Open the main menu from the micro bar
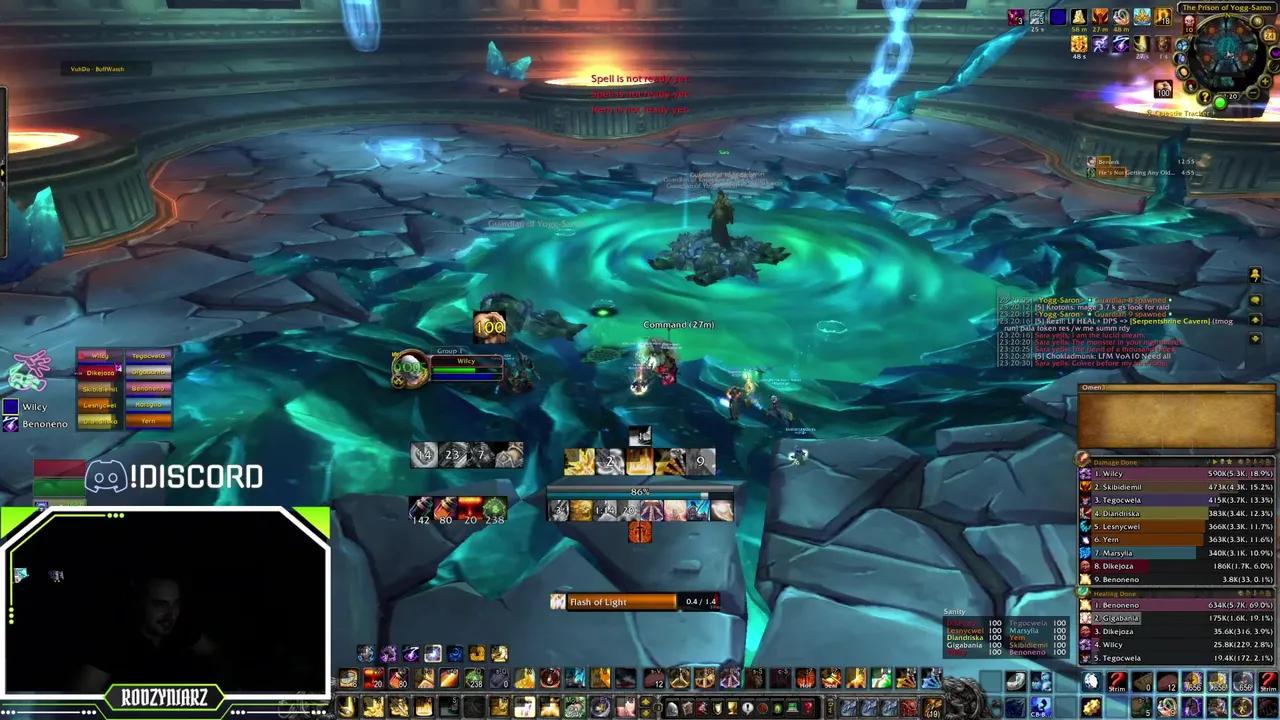Viewport: 1280px width, 720px height. [793, 708]
